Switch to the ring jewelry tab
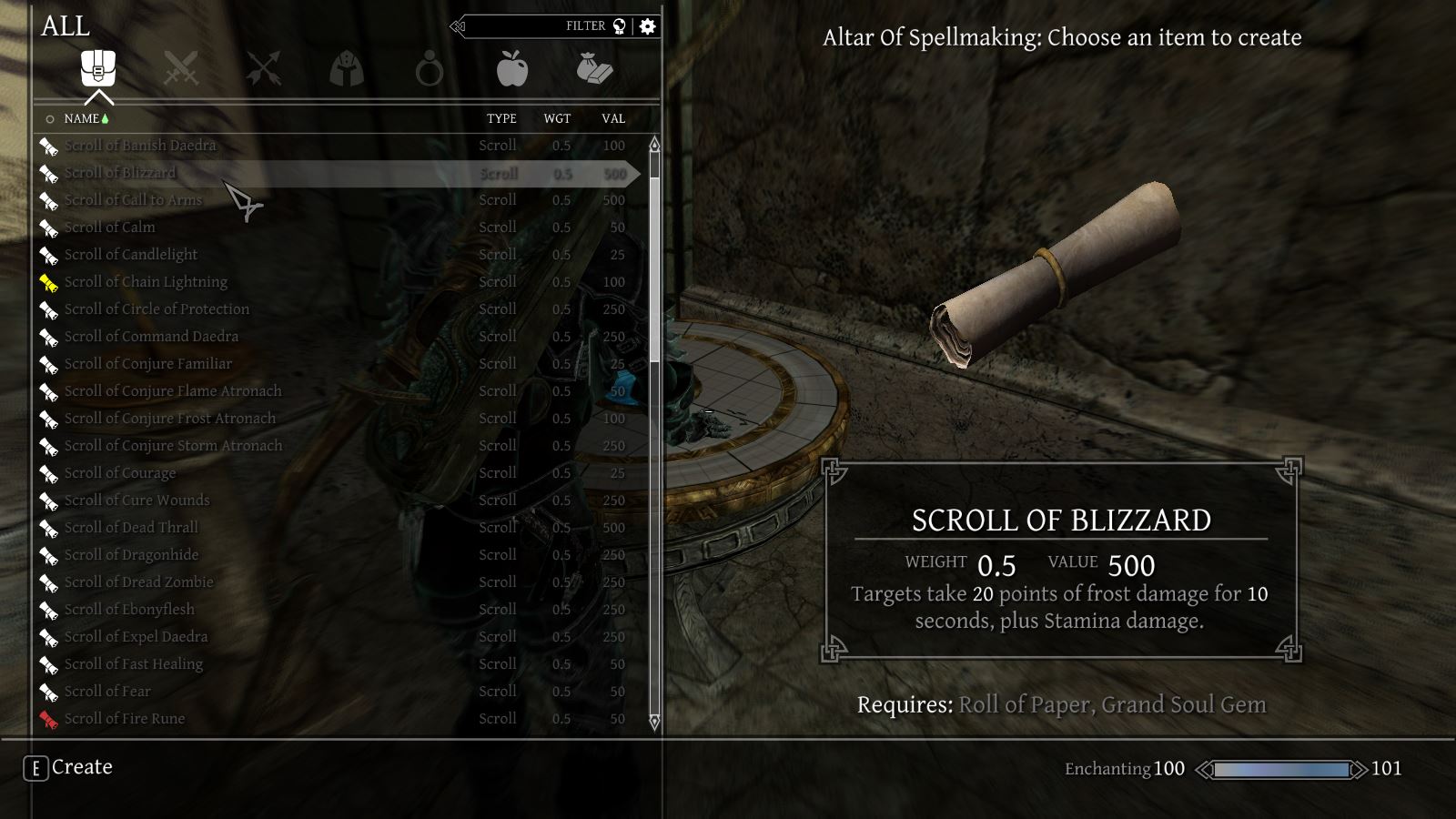 429,69
